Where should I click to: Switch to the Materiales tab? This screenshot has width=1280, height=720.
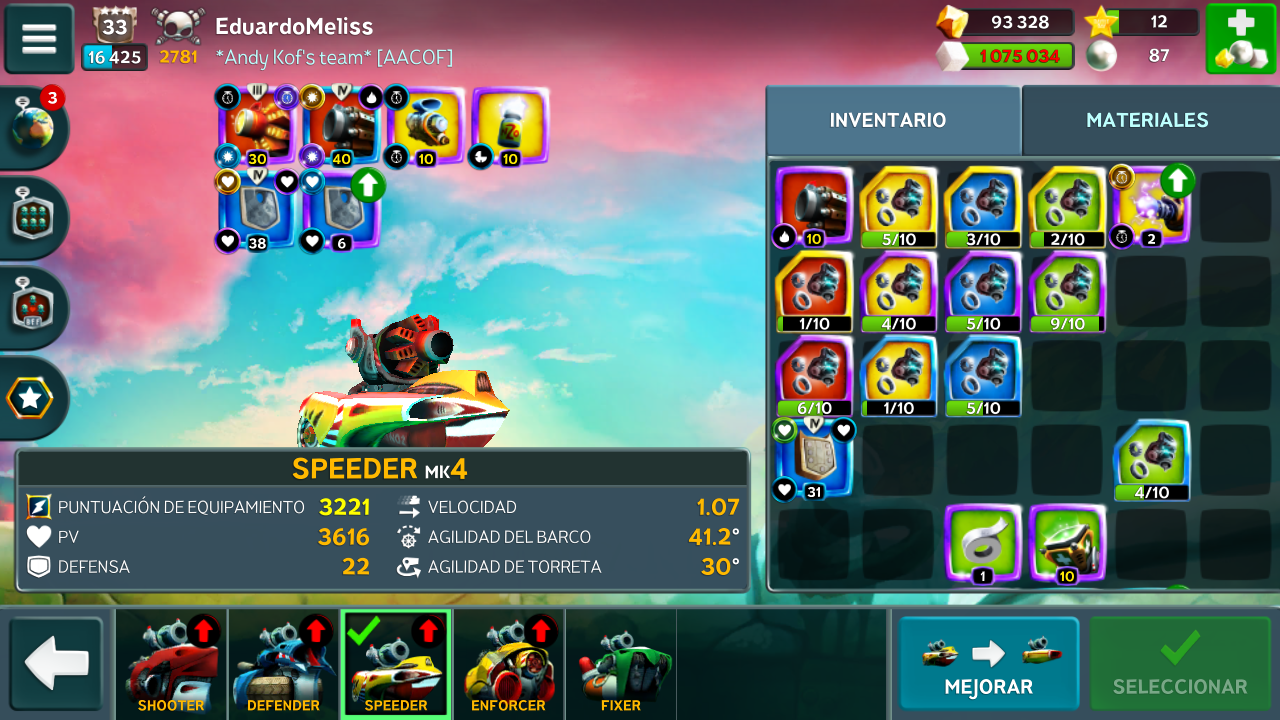click(1147, 120)
